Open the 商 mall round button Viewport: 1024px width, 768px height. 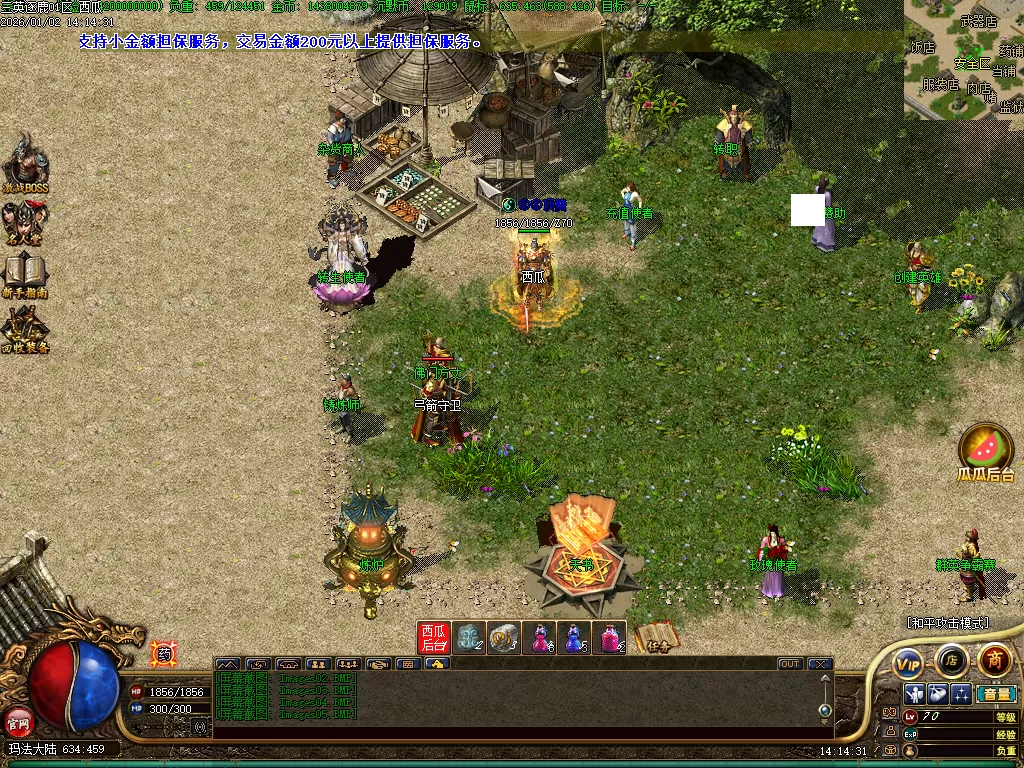[994, 660]
